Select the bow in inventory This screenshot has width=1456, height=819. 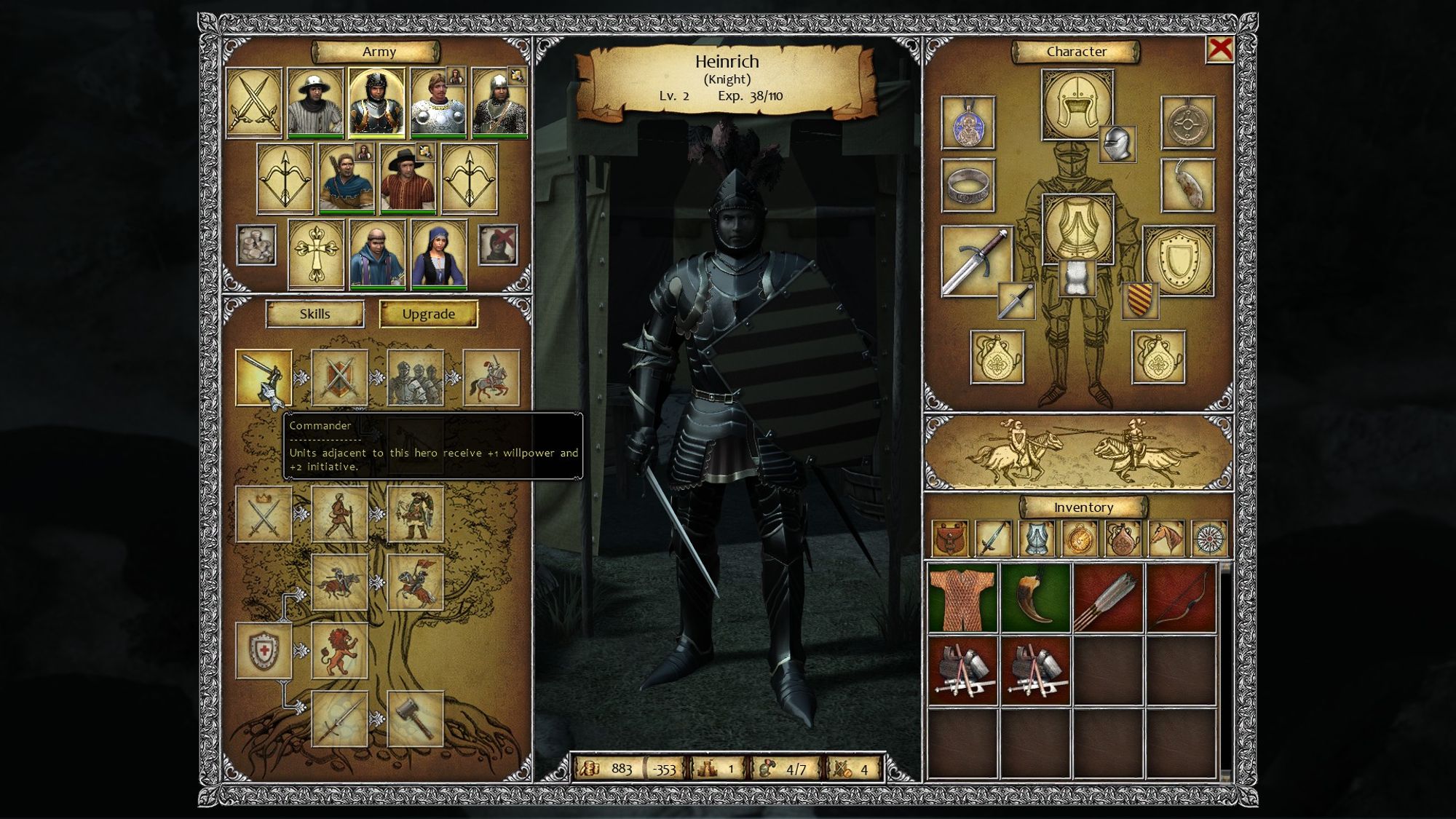click(1181, 598)
